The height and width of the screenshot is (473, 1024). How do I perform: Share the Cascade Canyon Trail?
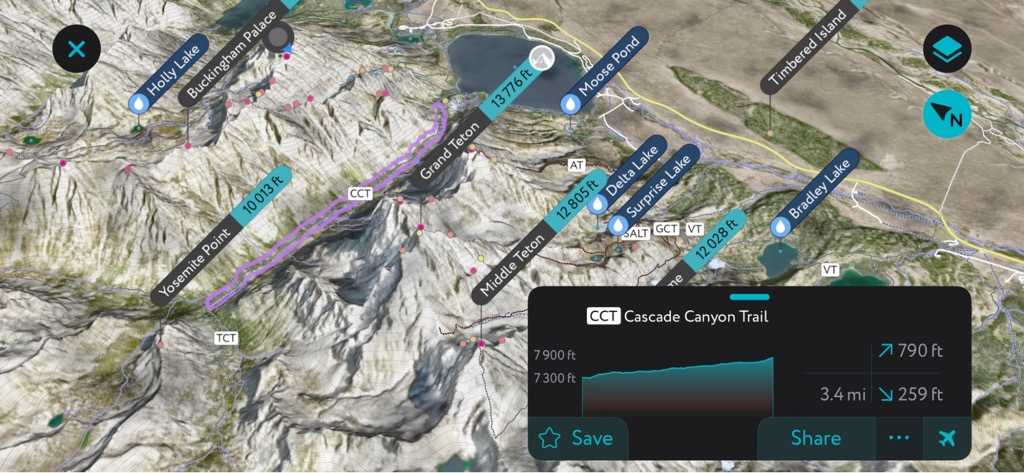click(x=815, y=438)
